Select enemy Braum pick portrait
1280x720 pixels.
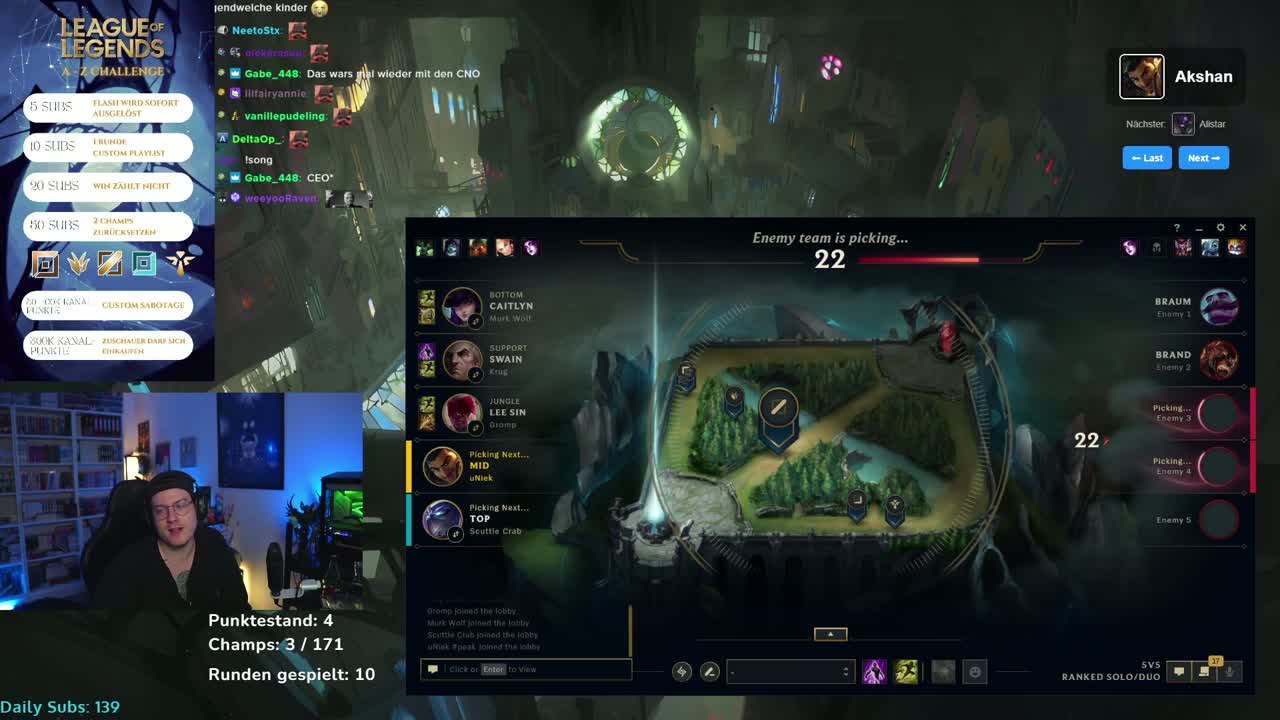[x=1218, y=307]
